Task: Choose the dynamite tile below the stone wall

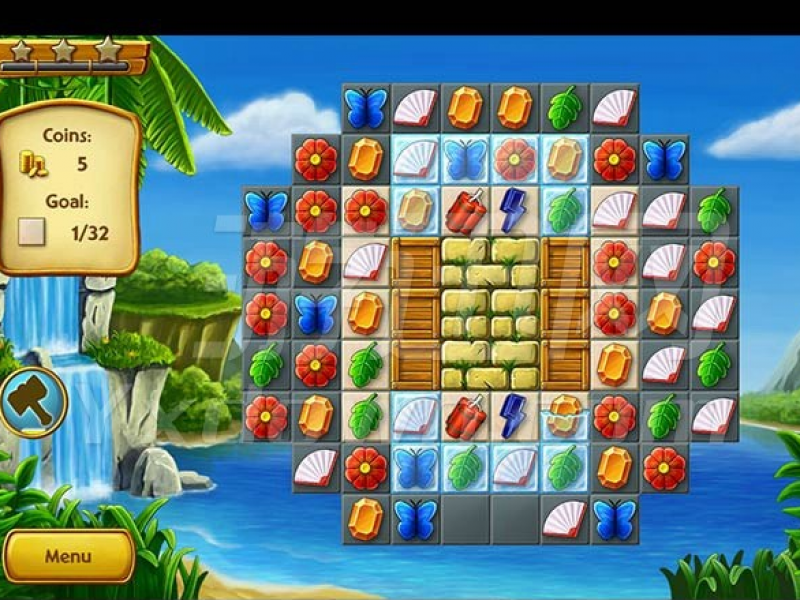Action: 465,415
